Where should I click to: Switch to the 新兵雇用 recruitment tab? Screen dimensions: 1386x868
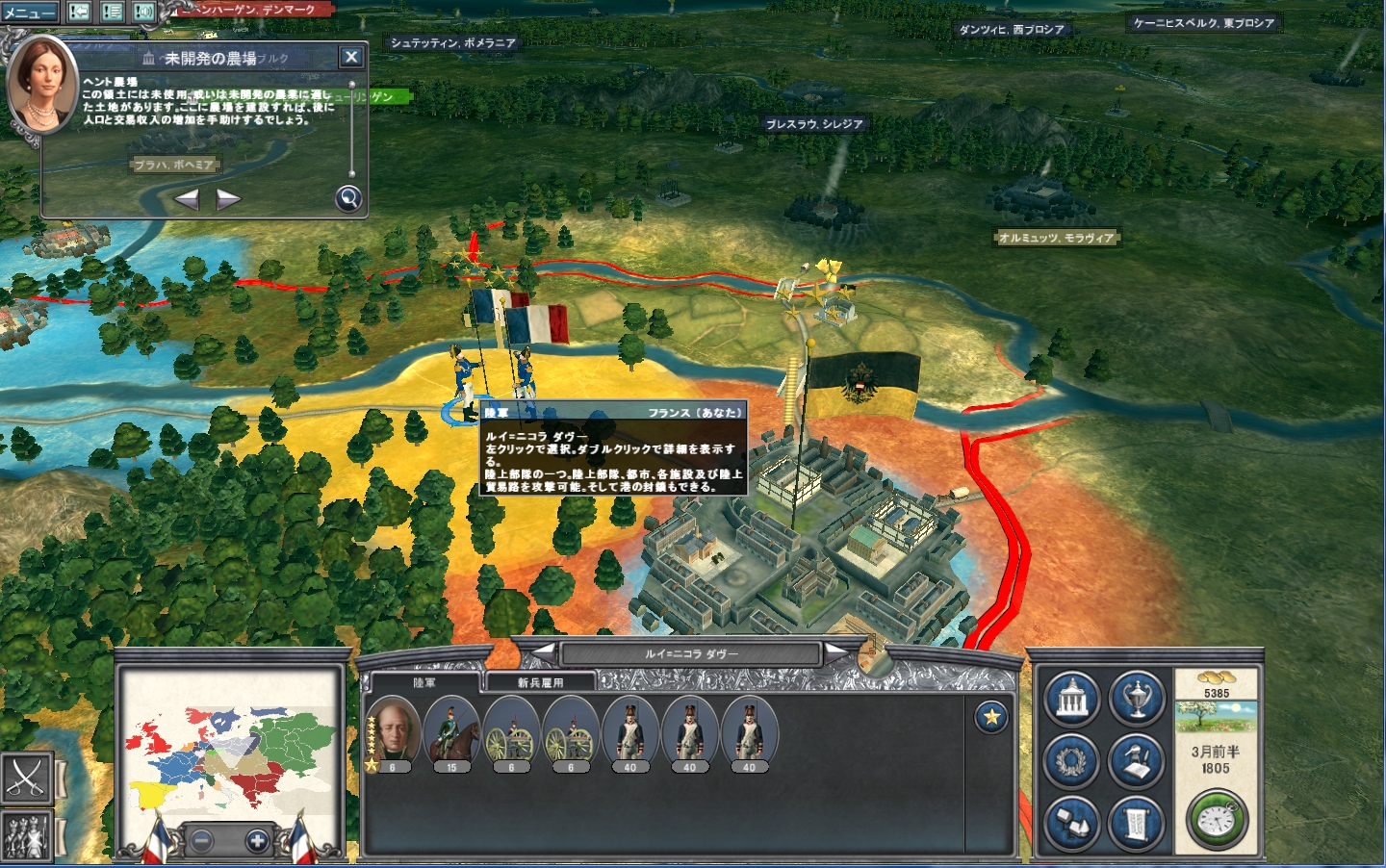540,682
